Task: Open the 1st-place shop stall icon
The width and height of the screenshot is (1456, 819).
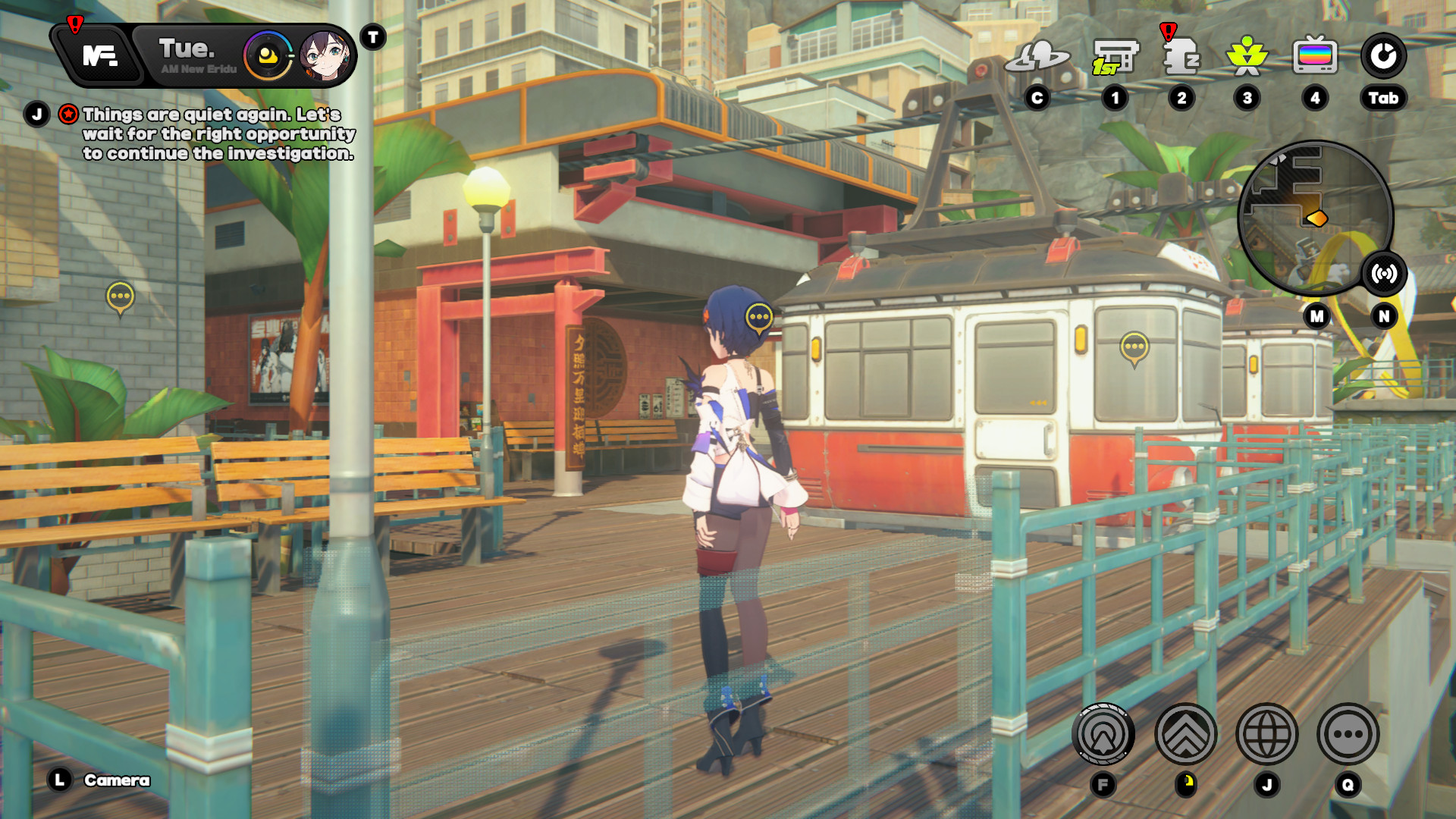Action: pyautogui.click(x=1115, y=57)
